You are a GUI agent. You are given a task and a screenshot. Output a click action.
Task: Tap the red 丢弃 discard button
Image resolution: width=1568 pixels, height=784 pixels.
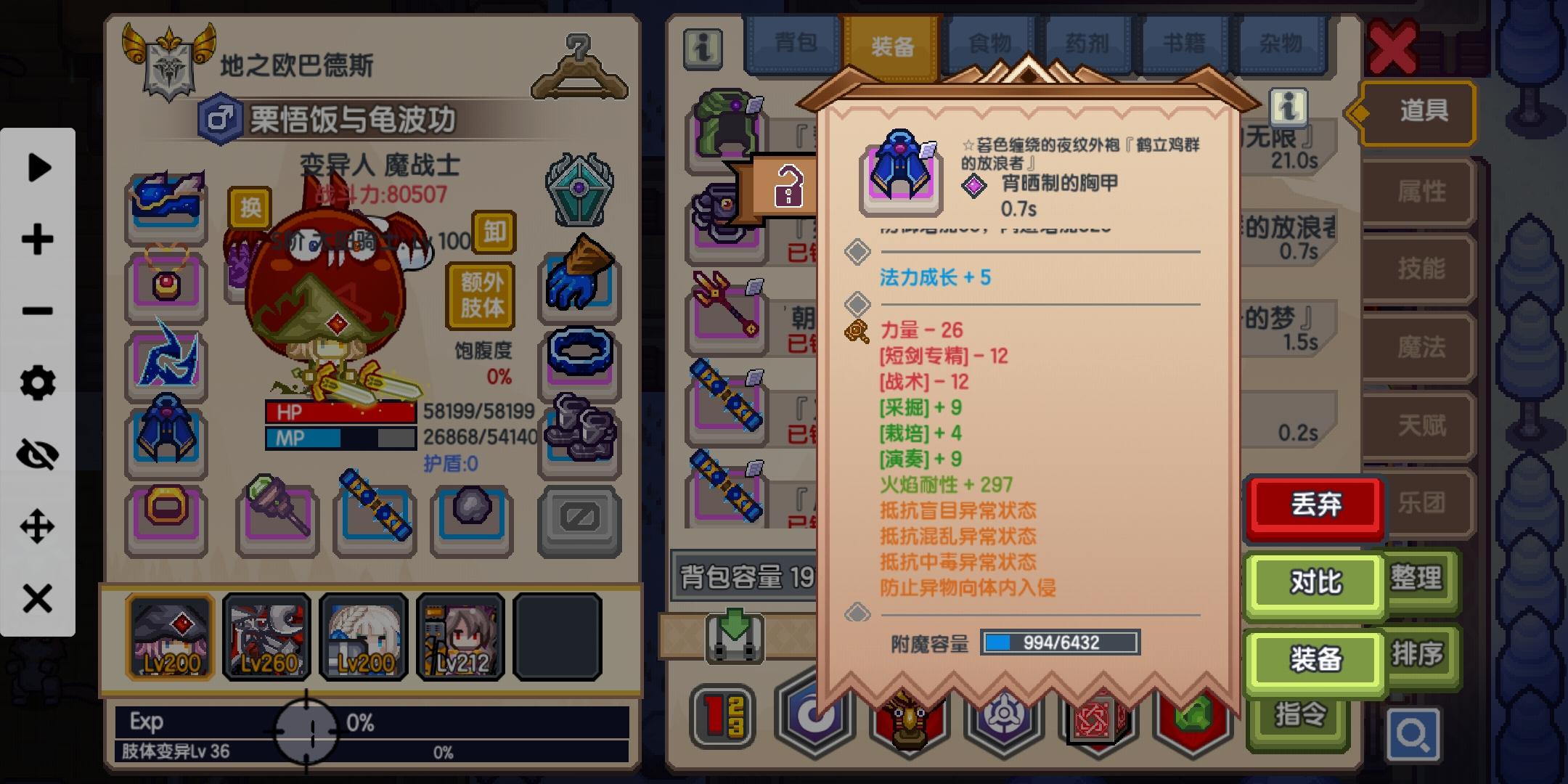pos(1315,506)
